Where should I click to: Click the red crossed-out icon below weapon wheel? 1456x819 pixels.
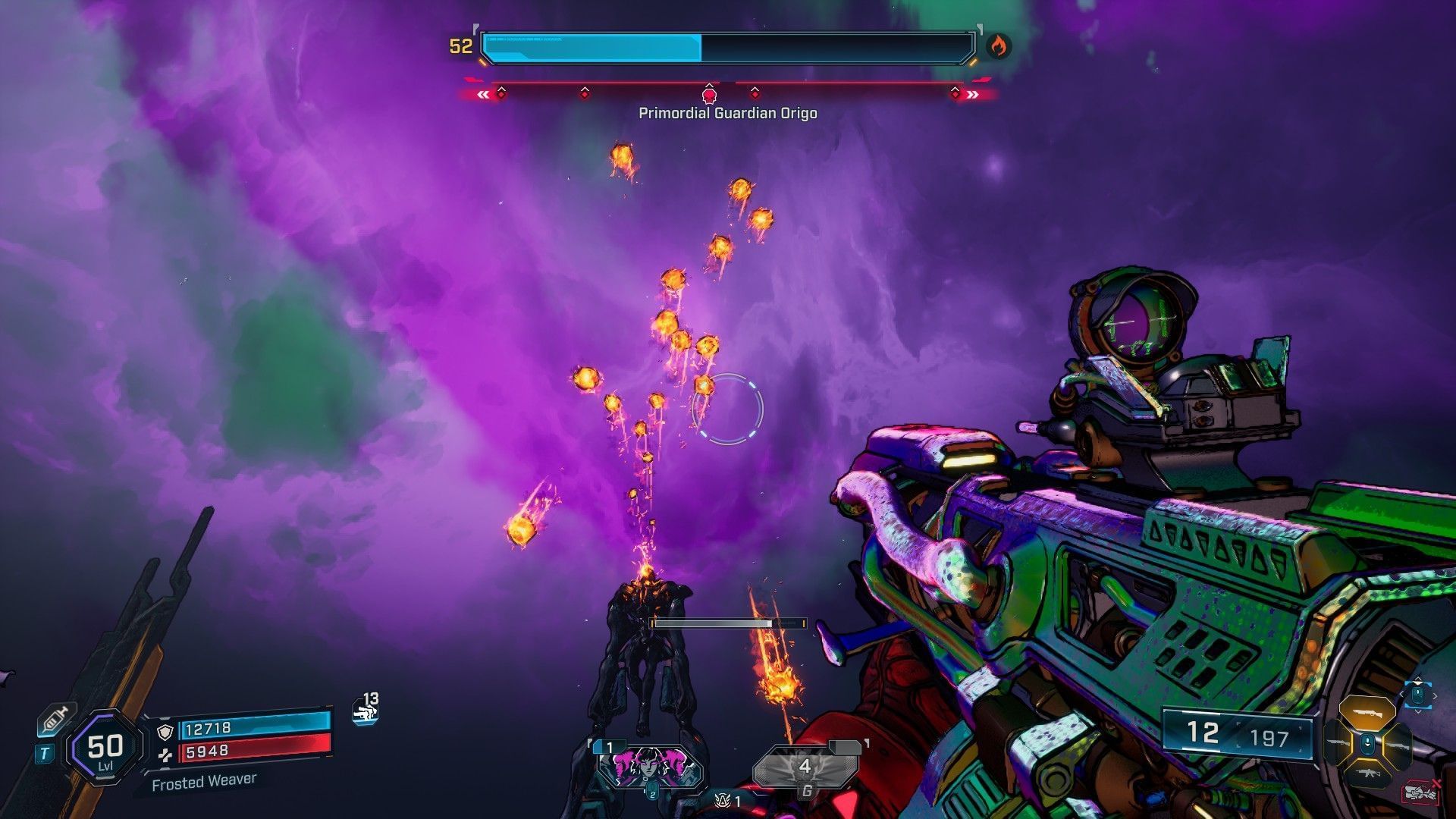pyautogui.click(x=1420, y=792)
